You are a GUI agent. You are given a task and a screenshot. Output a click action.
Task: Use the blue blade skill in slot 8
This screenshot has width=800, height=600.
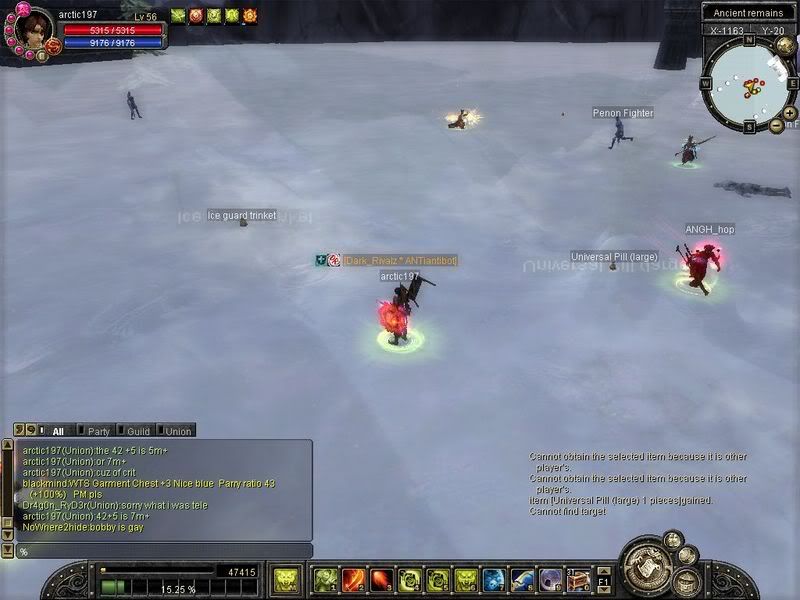point(522,580)
